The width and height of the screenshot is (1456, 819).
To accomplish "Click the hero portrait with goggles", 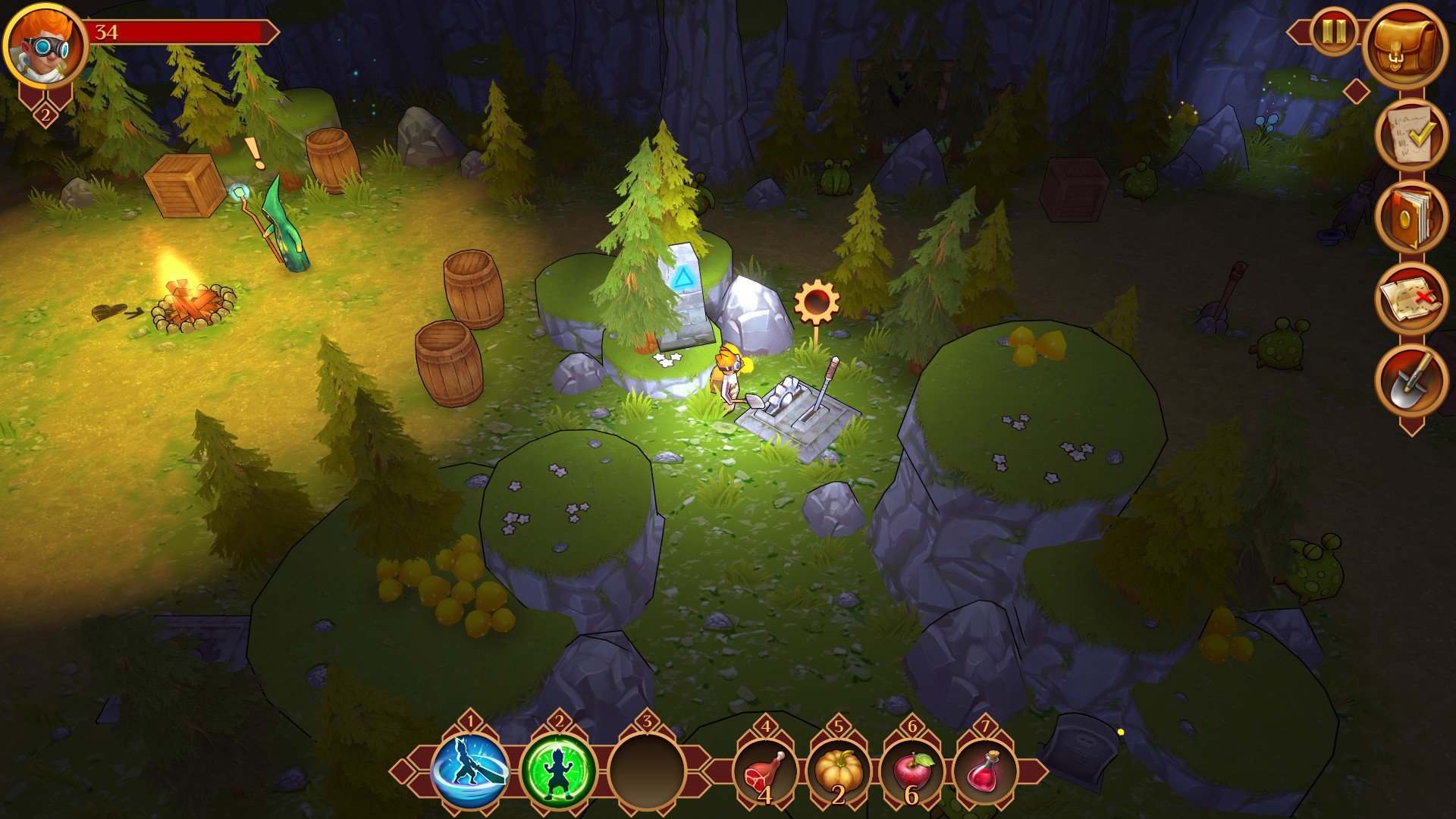I will [x=45, y=44].
